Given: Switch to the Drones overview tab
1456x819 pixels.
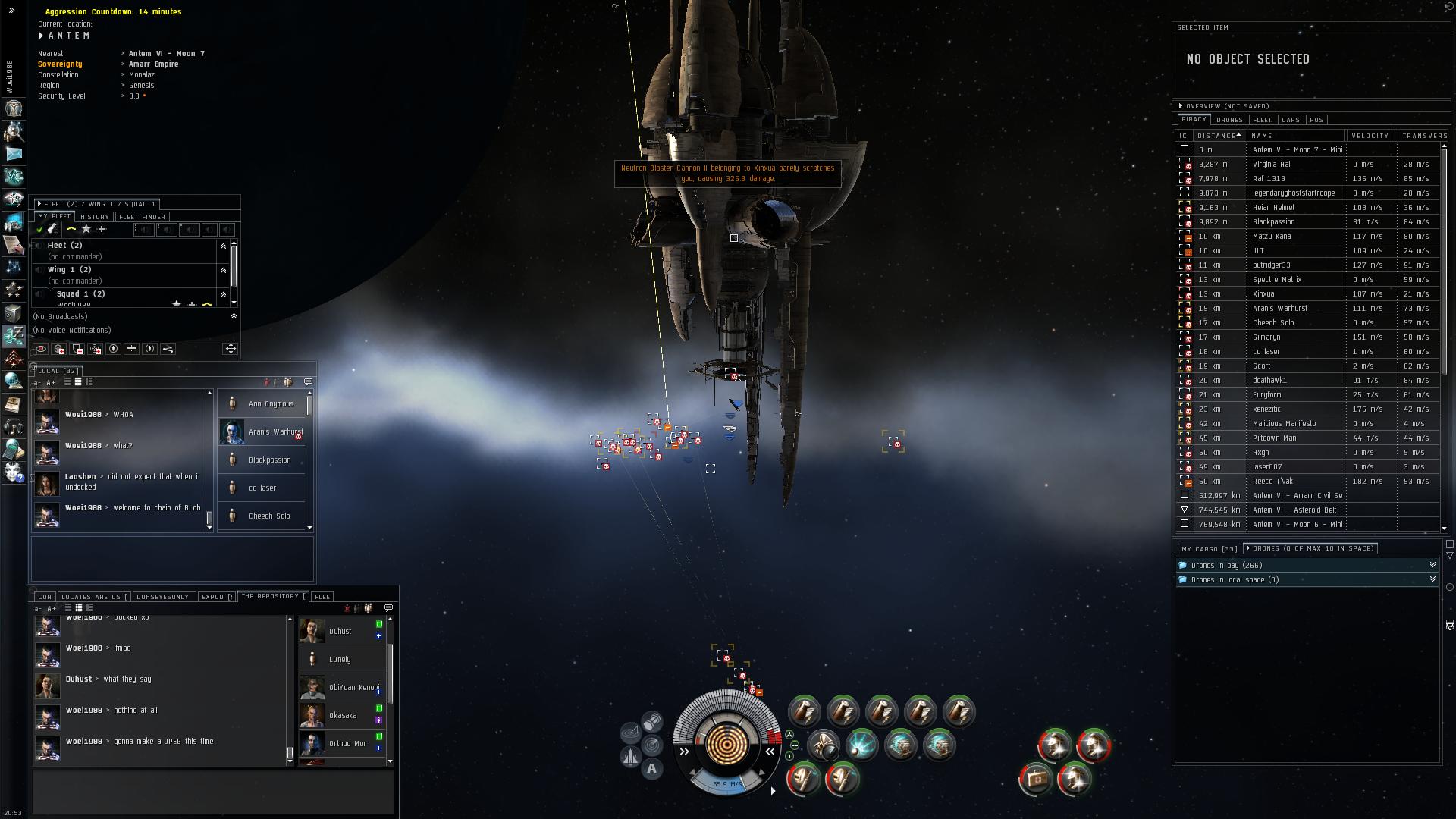Looking at the screenshot, I should [x=1228, y=120].
